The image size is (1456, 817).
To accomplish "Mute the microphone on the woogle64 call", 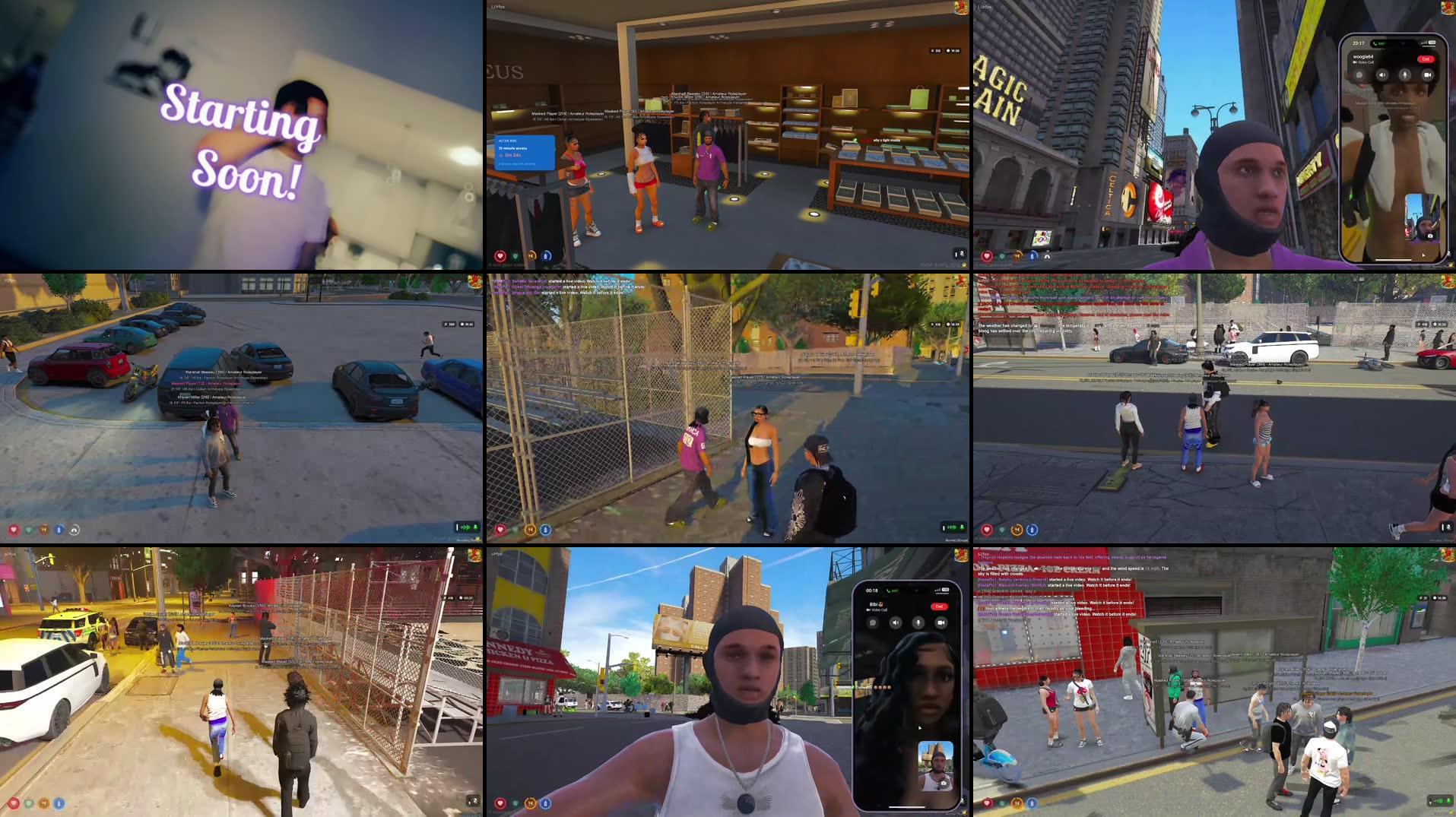I will pyautogui.click(x=1405, y=74).
